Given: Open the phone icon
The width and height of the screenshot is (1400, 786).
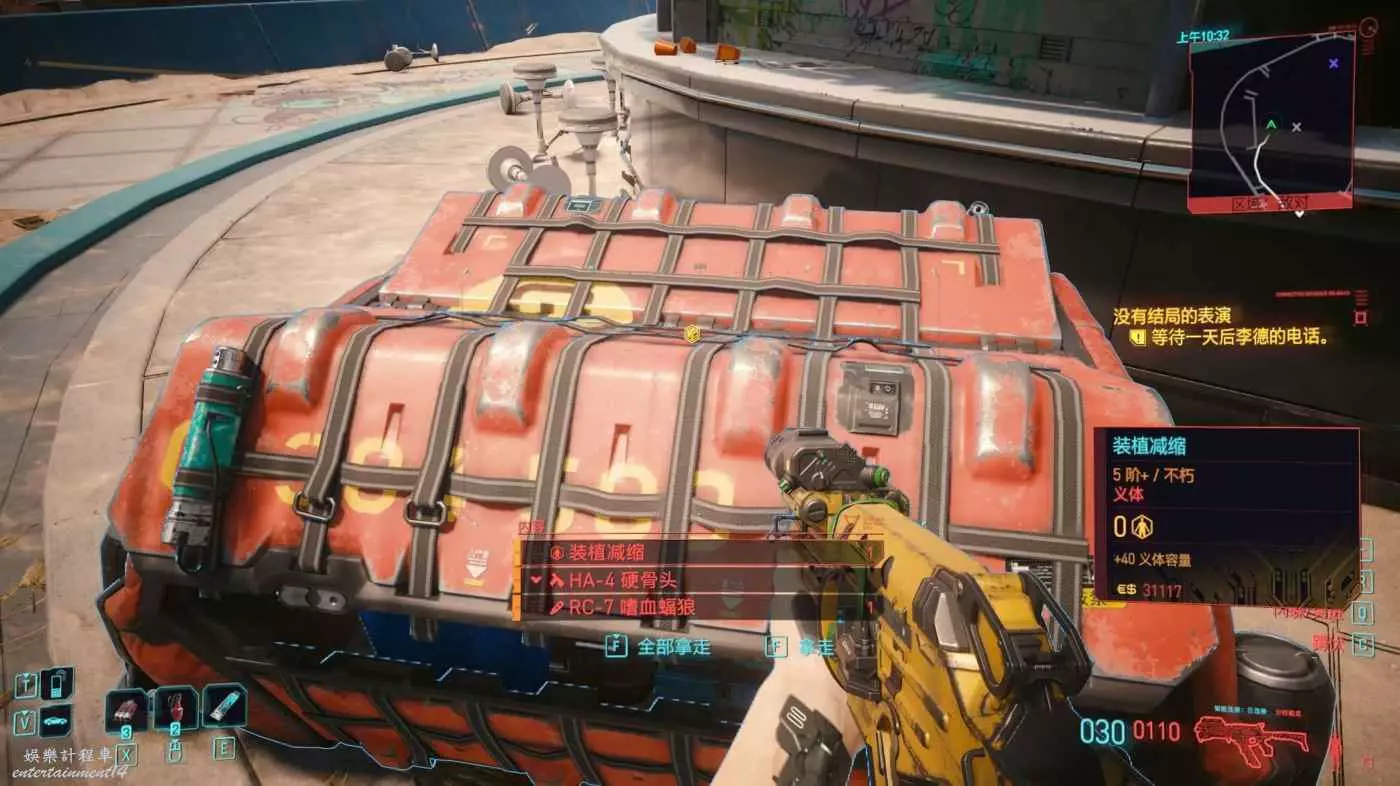Looking at the screenshot, I should point(57,684).
